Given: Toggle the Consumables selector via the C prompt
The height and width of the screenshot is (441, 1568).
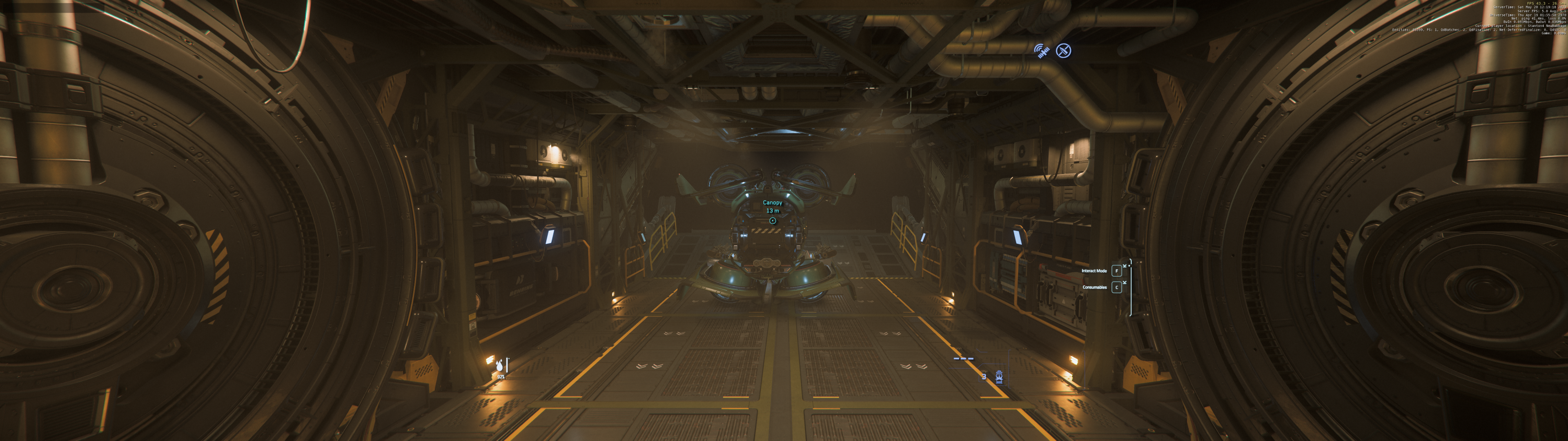Looking at the screenshot, I should pos(1117,287).
